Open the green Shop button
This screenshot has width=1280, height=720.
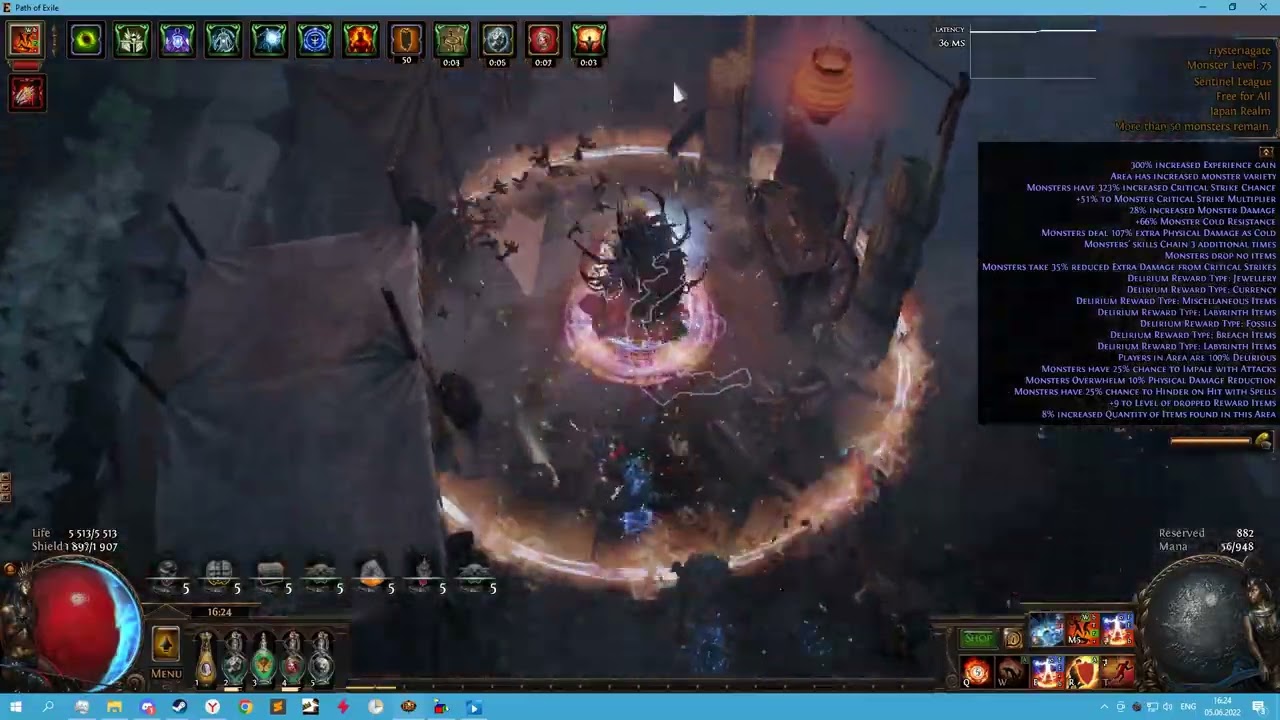pyautogui.click(x=978, y=639)
